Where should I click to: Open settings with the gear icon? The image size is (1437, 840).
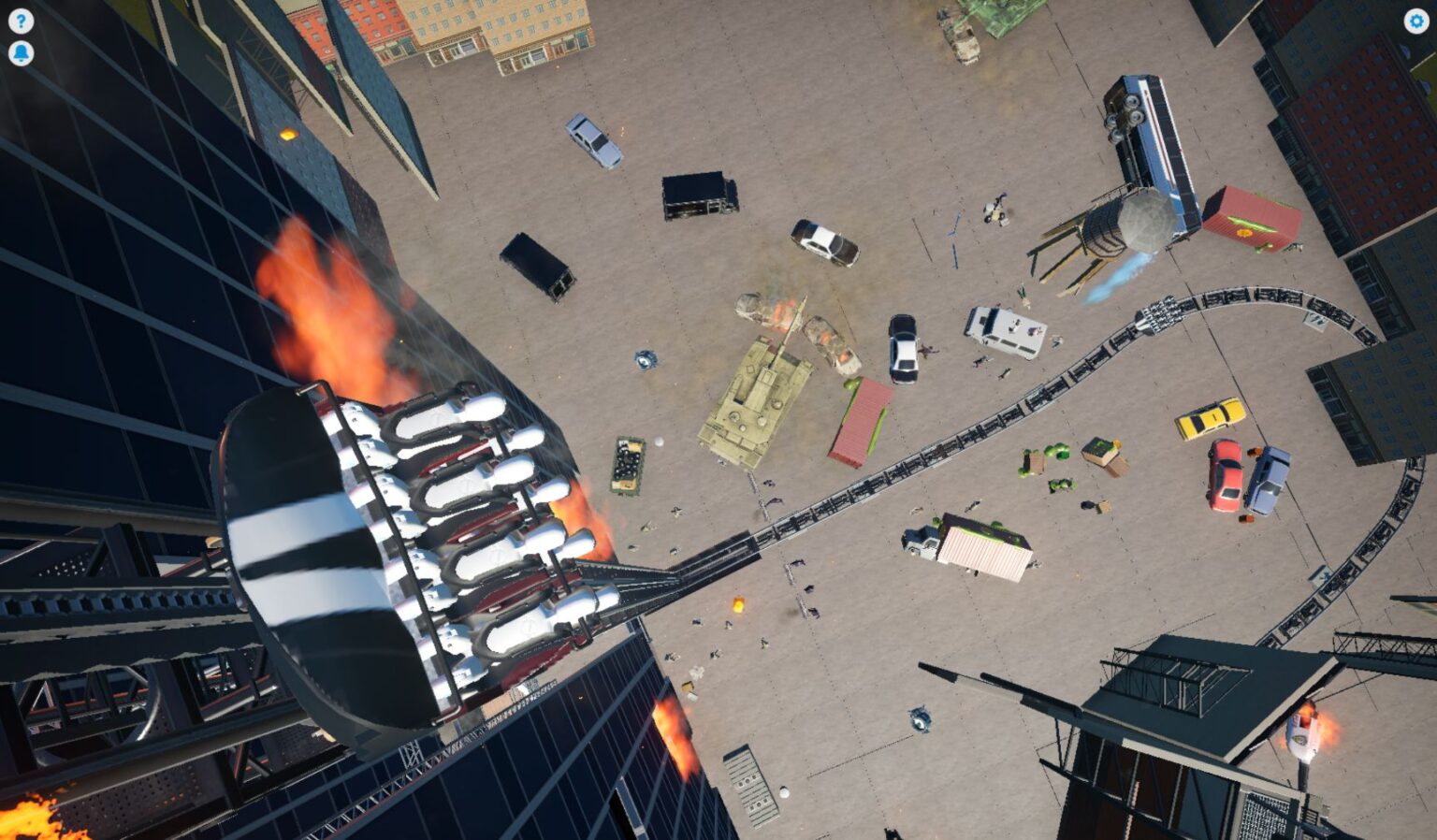pos(1416,21)
